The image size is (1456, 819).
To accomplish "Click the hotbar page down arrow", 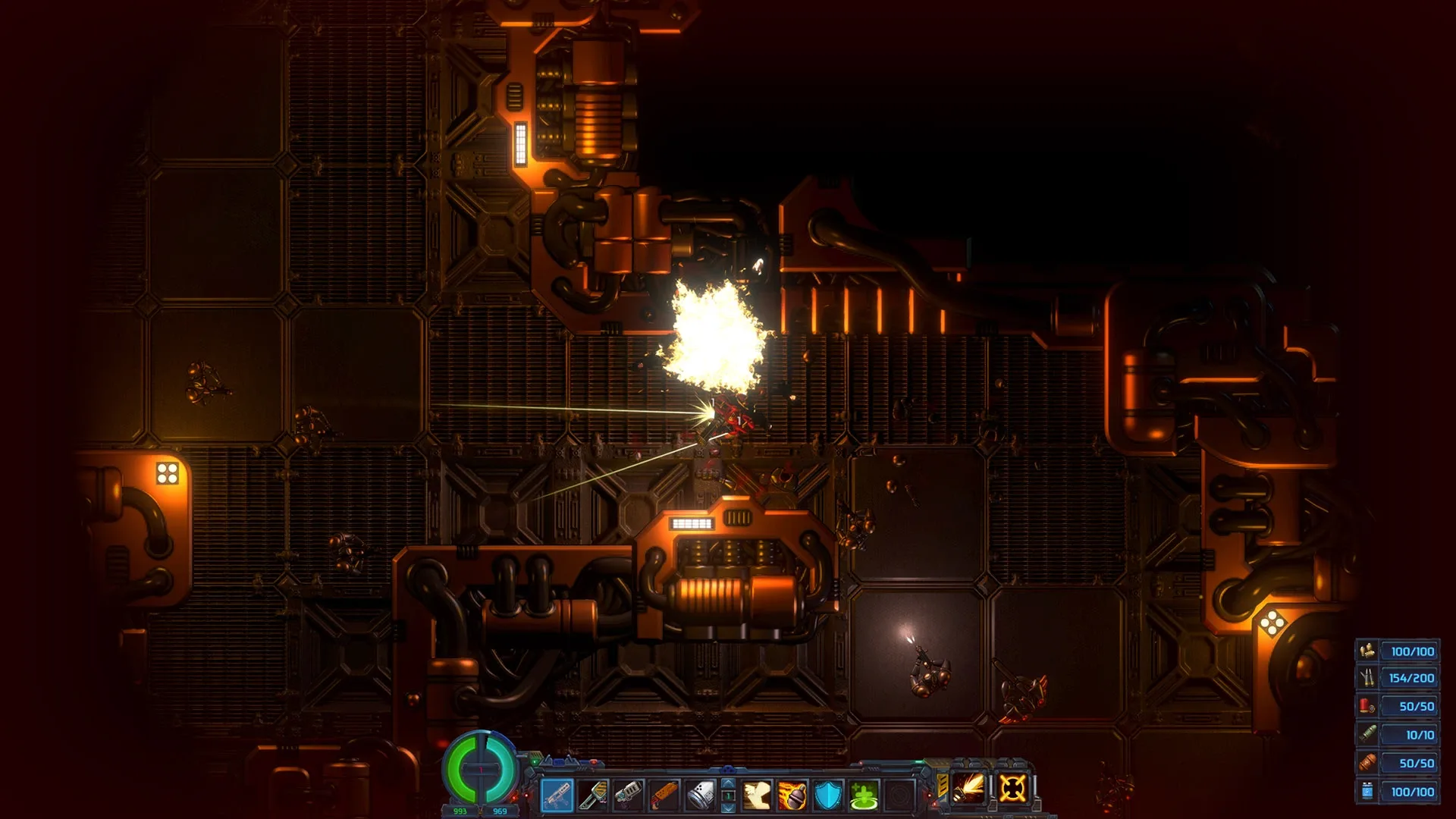I will [728, 808].
